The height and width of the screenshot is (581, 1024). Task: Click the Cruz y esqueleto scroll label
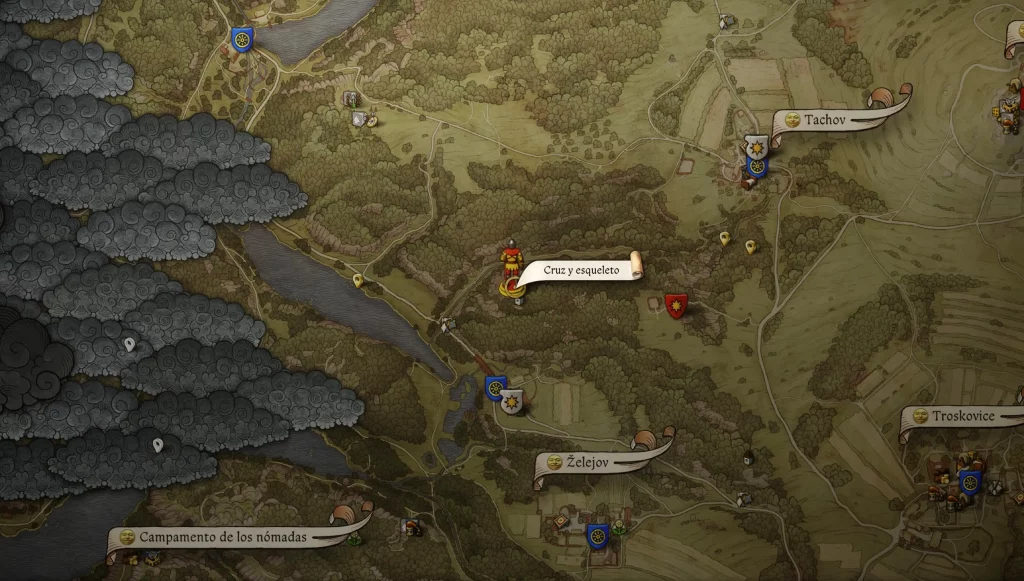pyautogui.click(x=581, y=270)
